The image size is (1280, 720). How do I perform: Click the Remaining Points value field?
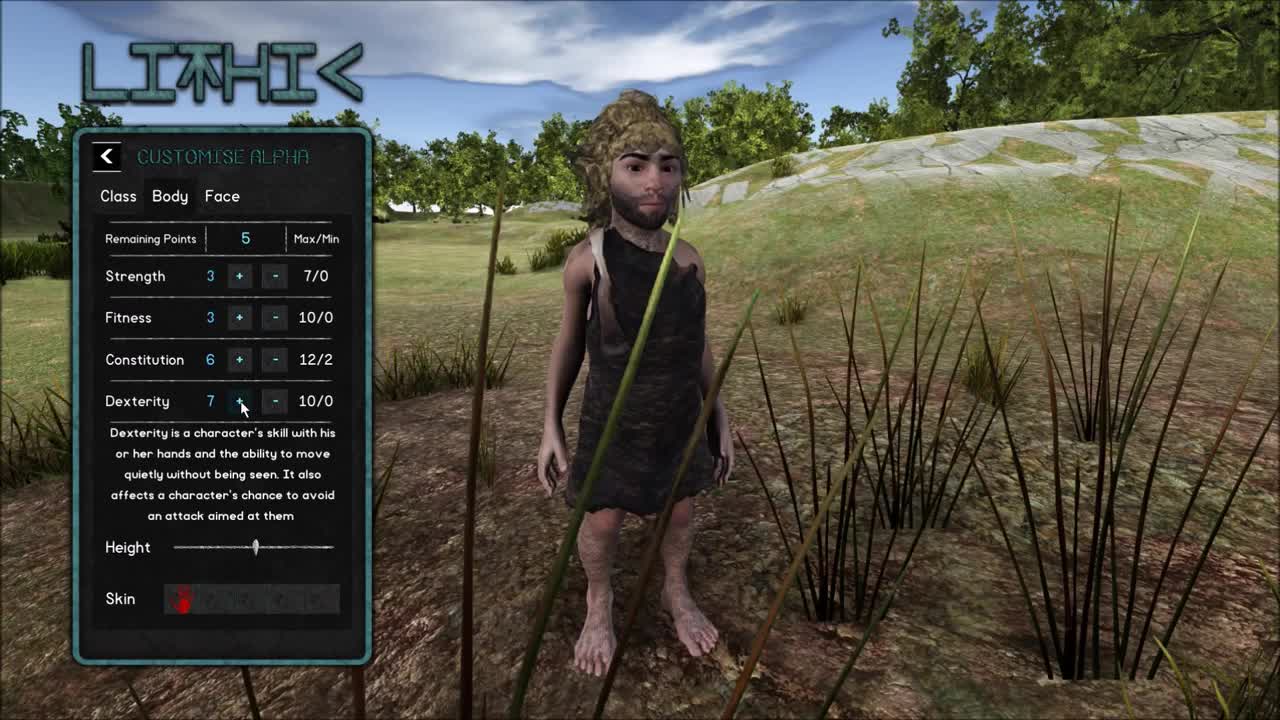(x=245, y=238)
